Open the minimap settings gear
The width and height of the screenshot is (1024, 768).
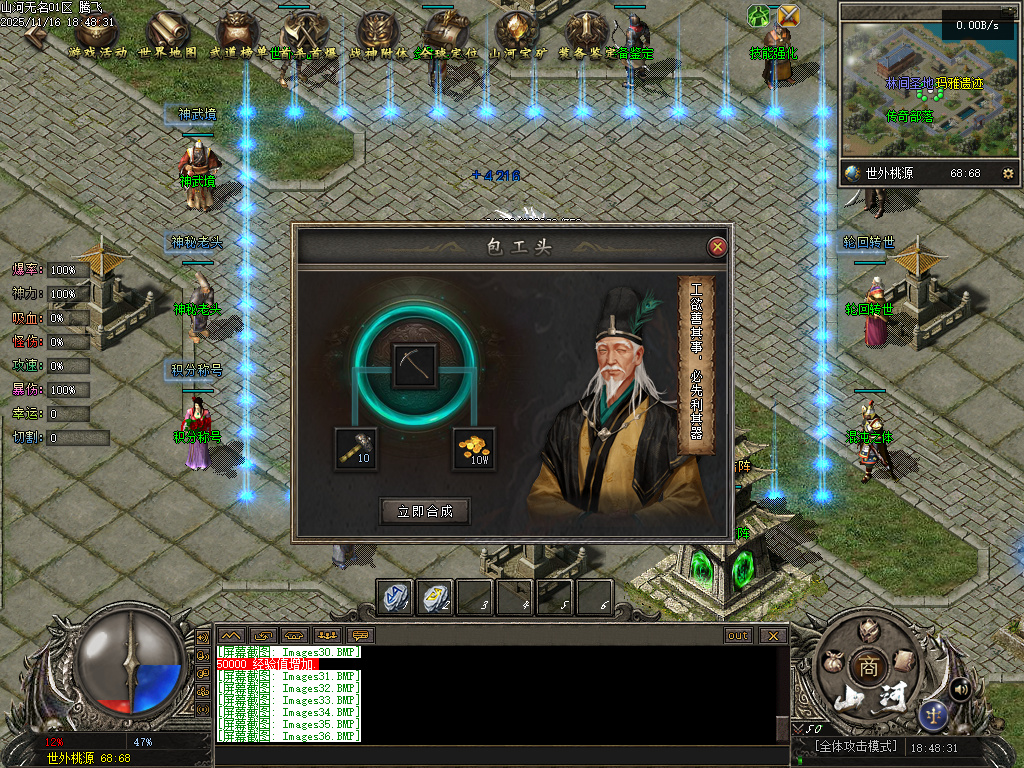pyautogui.click(x=1007, y=173)
